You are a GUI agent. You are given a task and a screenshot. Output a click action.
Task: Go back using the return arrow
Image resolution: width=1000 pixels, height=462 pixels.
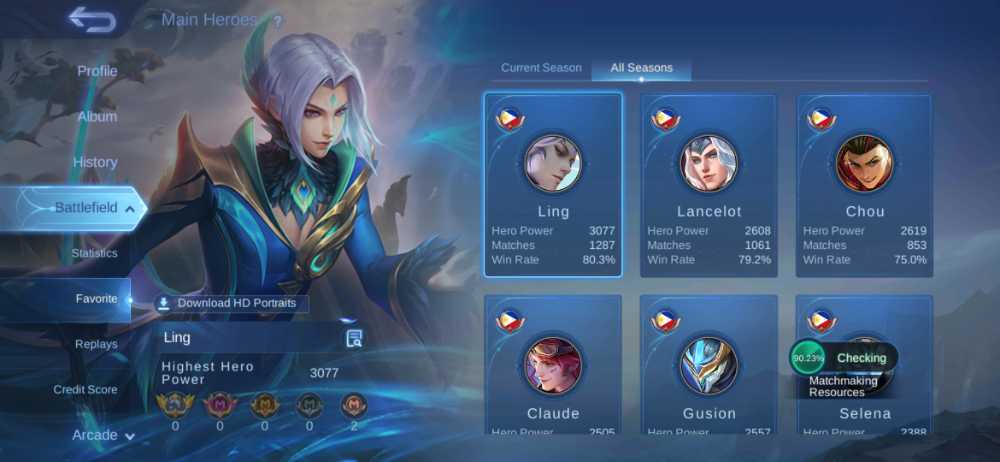point(91,19)
